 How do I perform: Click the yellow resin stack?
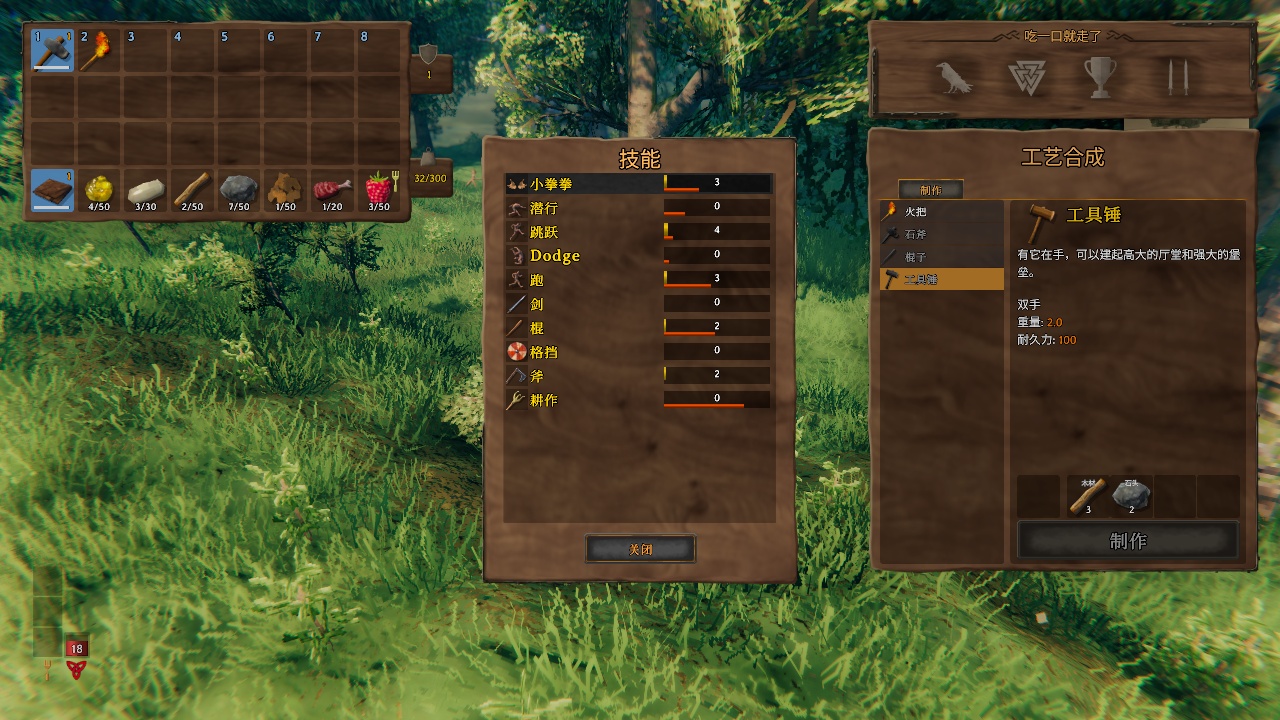coord(98,190)
